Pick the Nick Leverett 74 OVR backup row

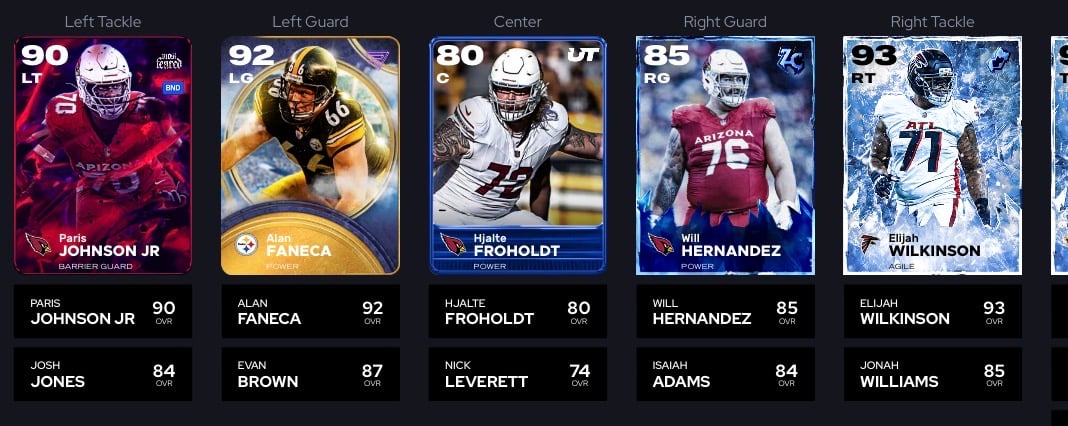[x=518, y=373]
